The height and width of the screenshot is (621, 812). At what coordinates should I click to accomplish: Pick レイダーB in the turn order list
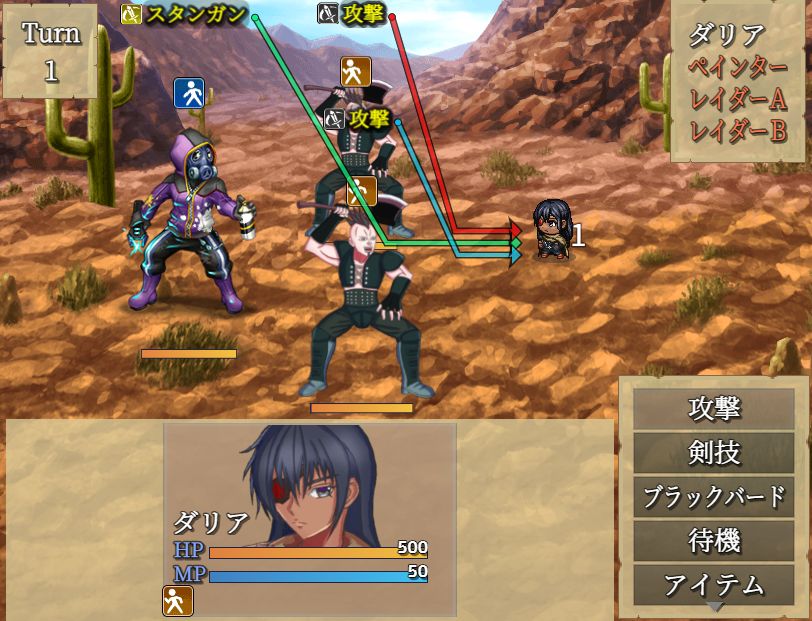740,131
